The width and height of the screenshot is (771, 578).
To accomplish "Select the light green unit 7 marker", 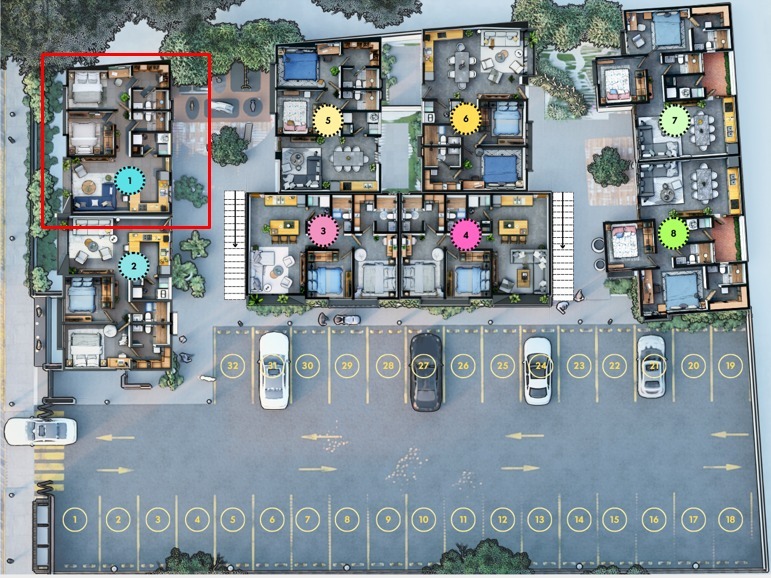I will point(675,120).
